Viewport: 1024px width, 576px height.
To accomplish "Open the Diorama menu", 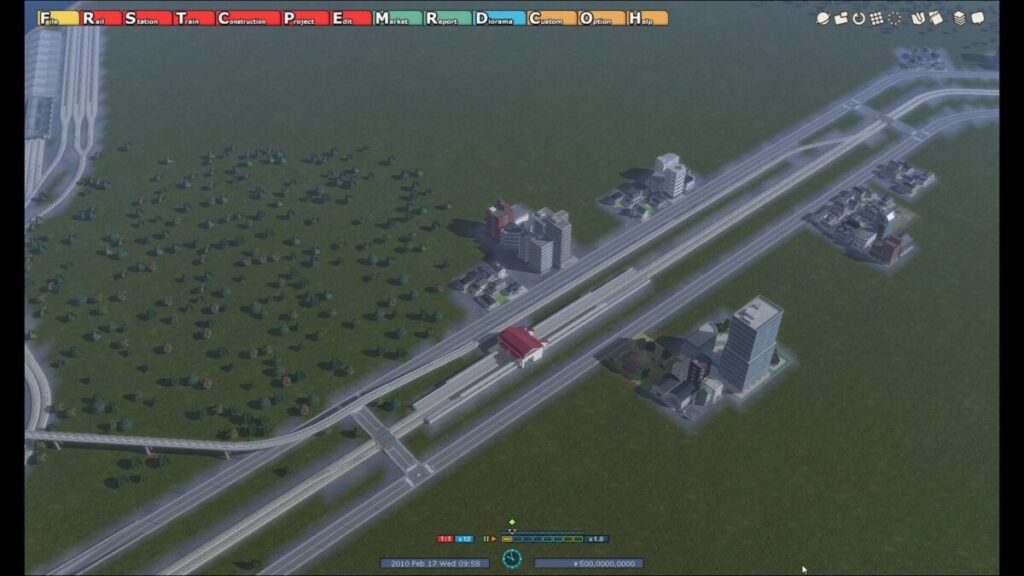I will tap(498, 18).
